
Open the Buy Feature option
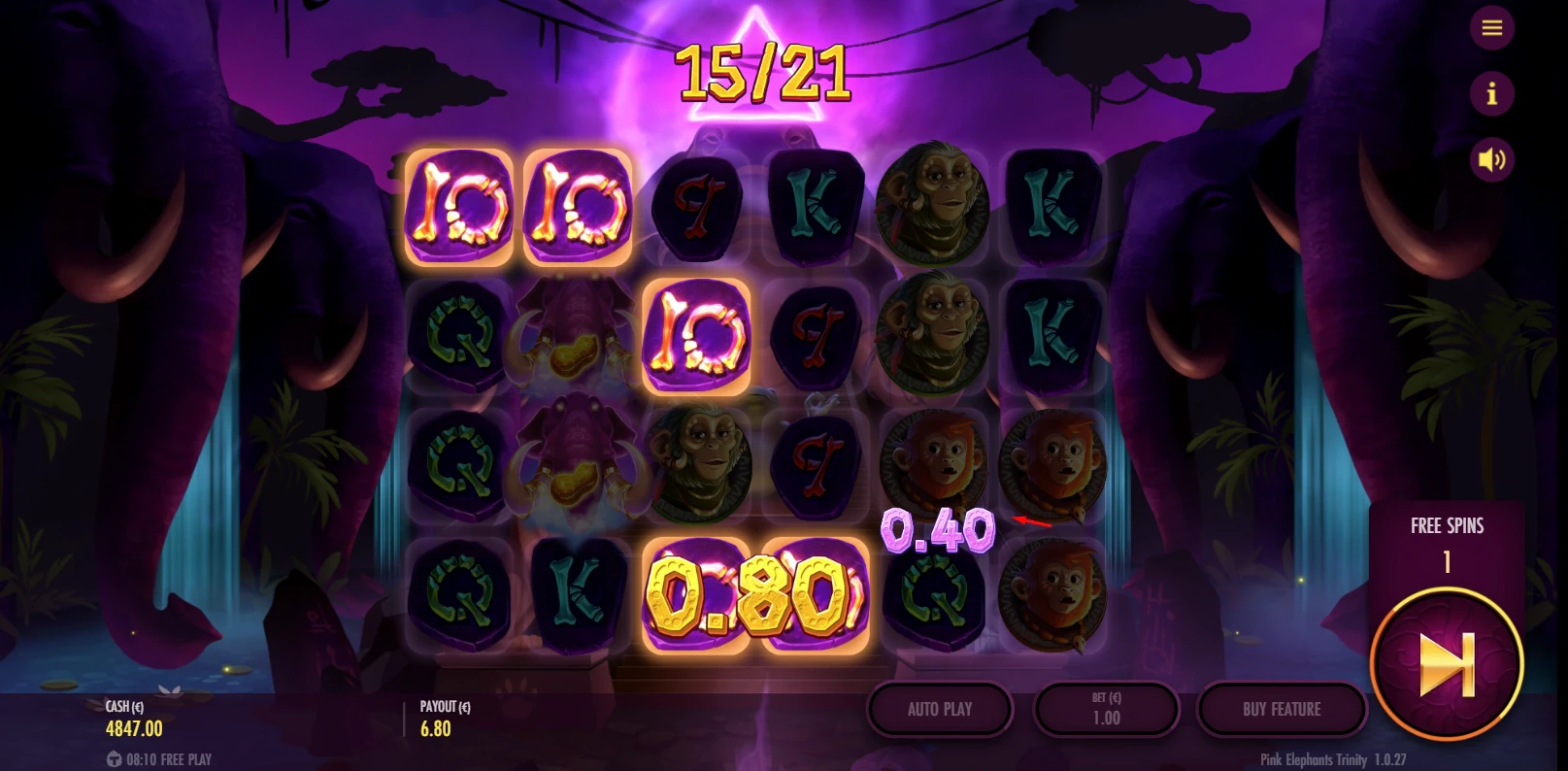tap(1284, 710)
